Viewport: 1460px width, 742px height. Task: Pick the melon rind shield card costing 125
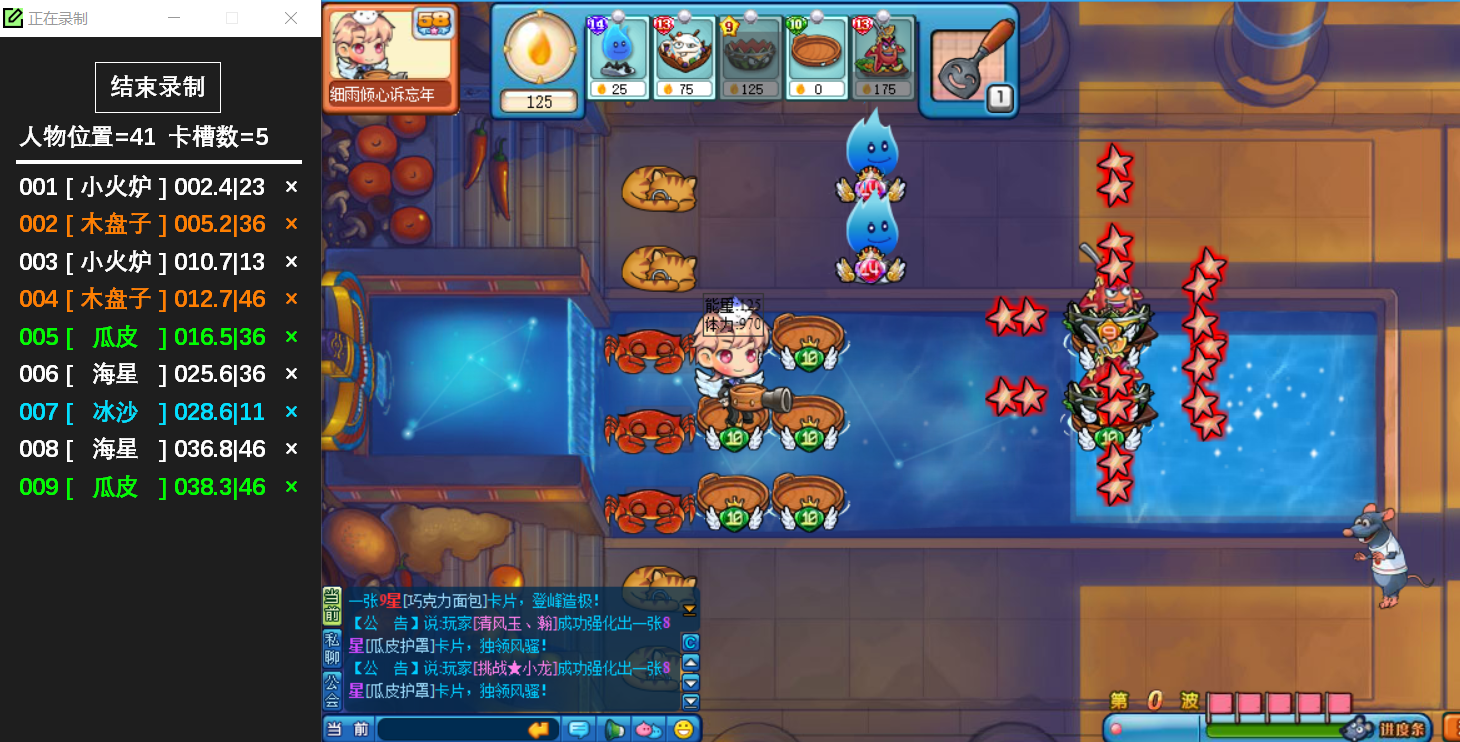(x=752, y=58)
